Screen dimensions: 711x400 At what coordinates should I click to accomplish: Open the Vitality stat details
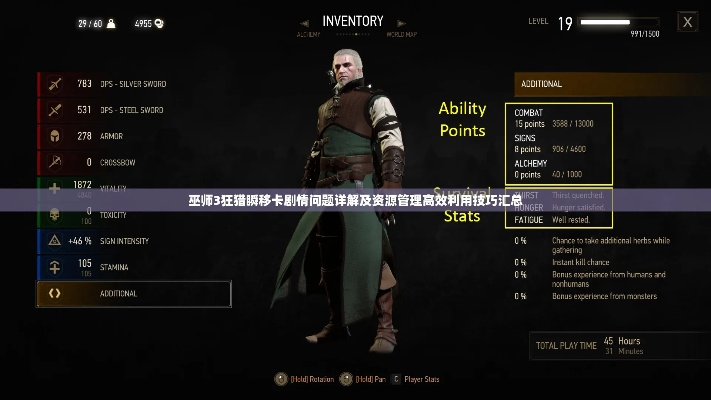(x=133, y=187)
